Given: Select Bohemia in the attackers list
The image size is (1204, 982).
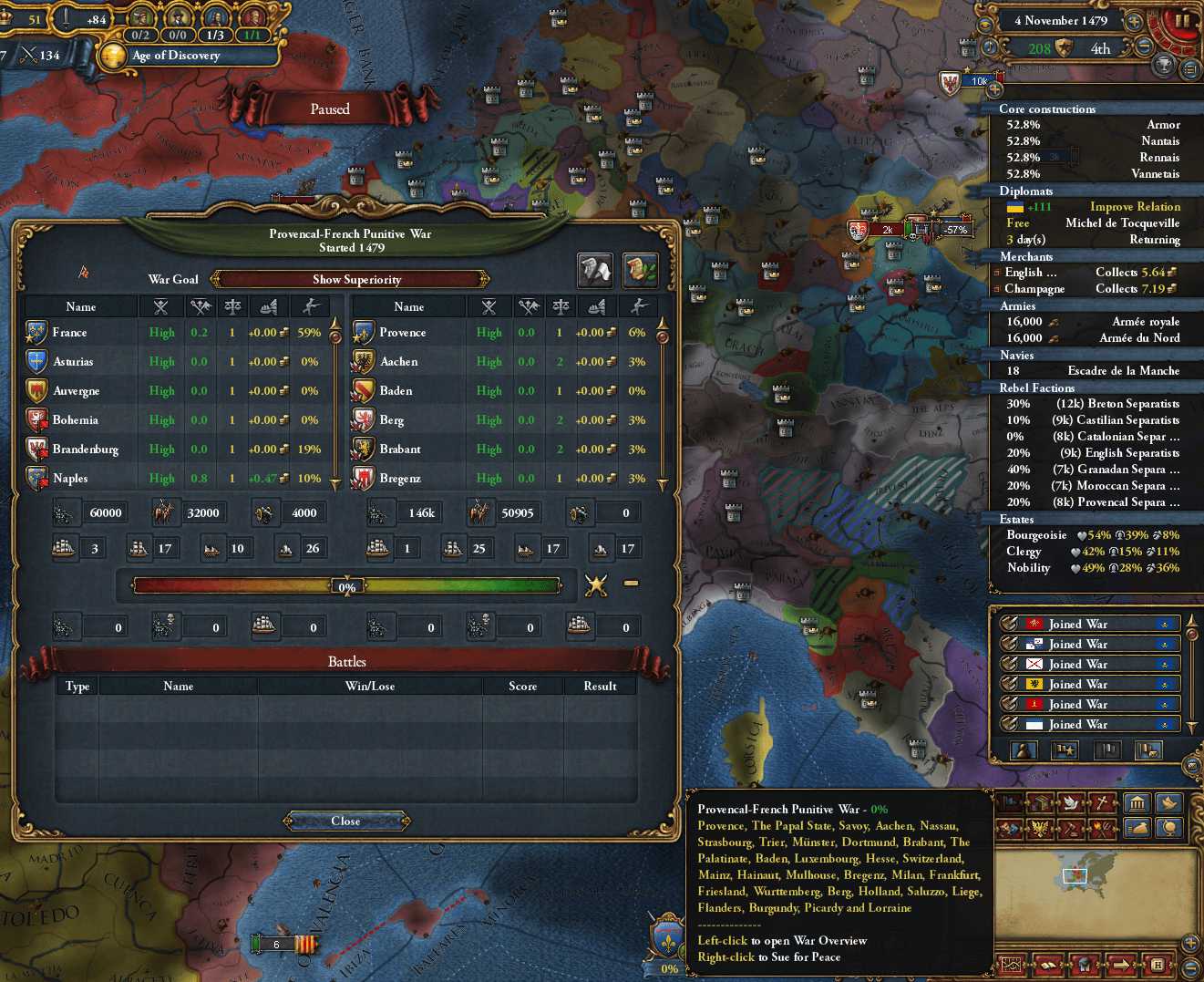Looking at the screenshot, I should 75,420.
